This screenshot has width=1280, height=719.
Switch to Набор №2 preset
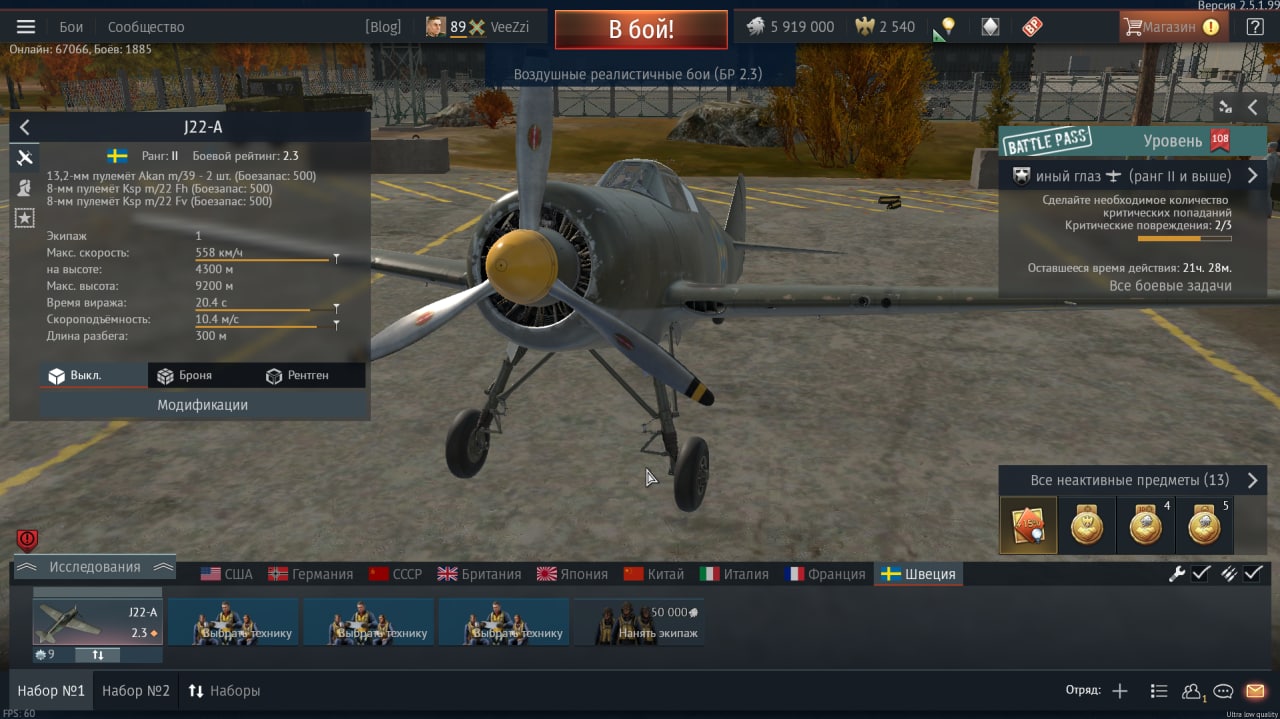[136, 691]
